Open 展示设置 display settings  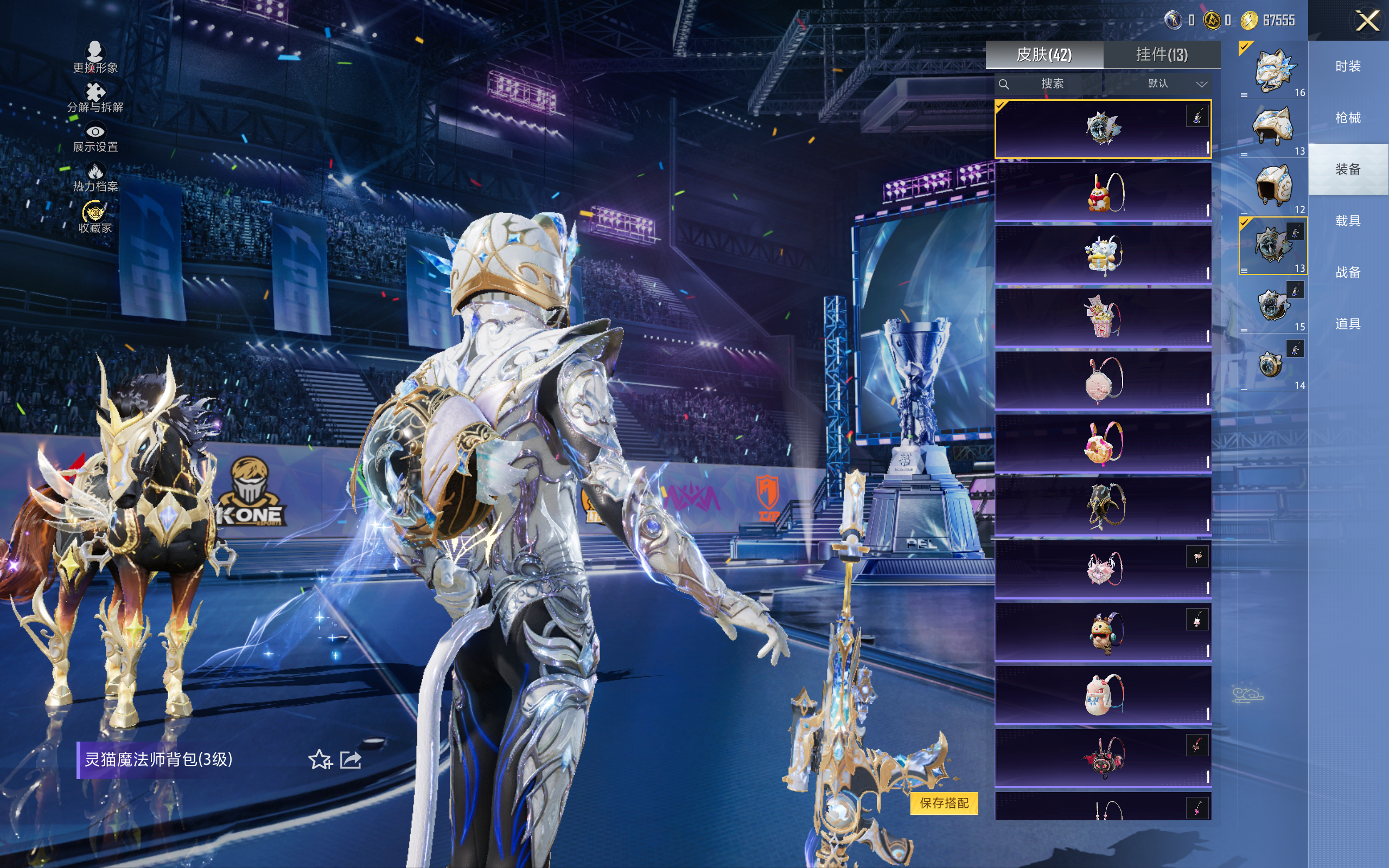pos(95,138)
